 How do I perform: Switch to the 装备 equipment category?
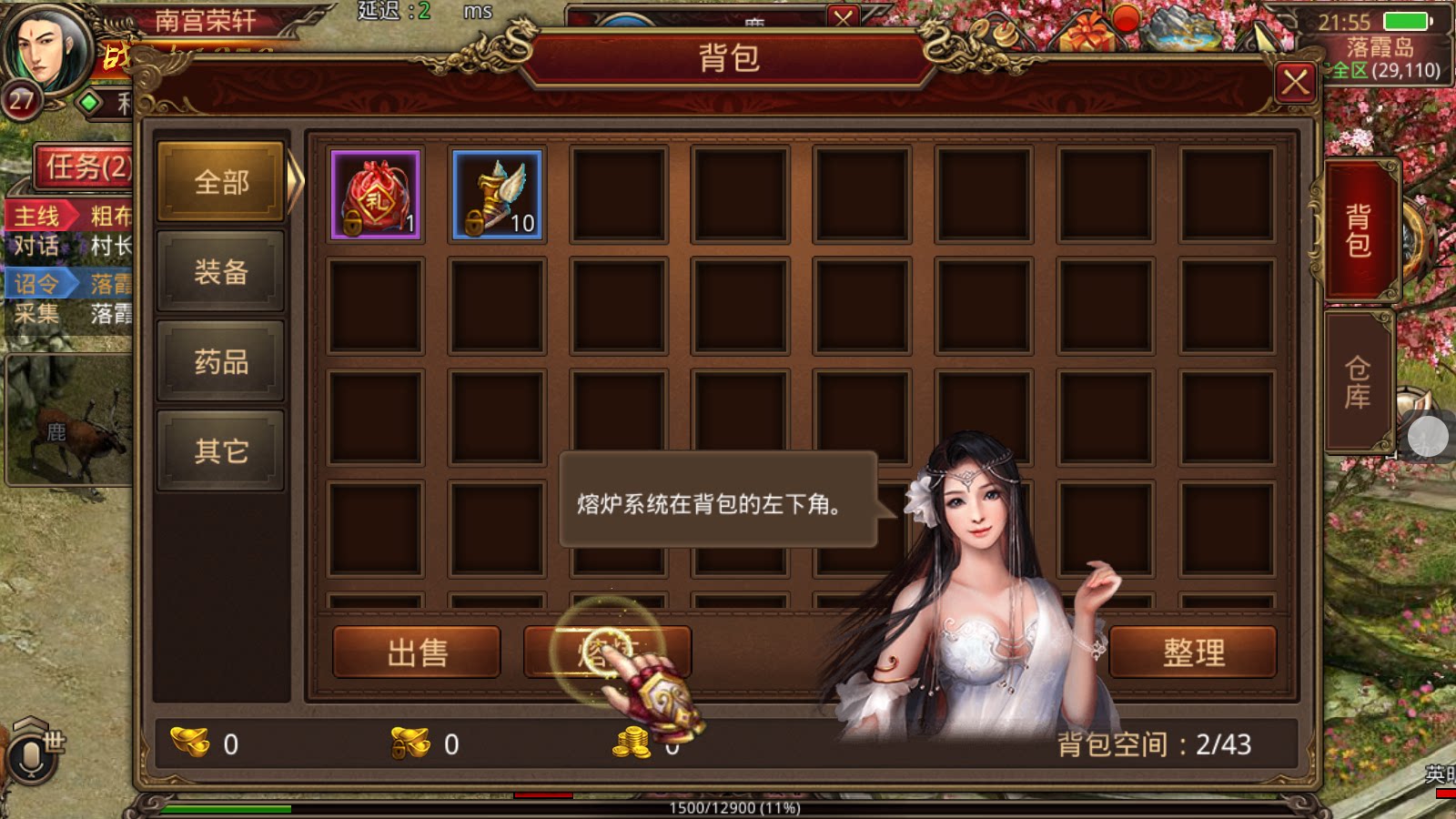(x=220, y=272)
